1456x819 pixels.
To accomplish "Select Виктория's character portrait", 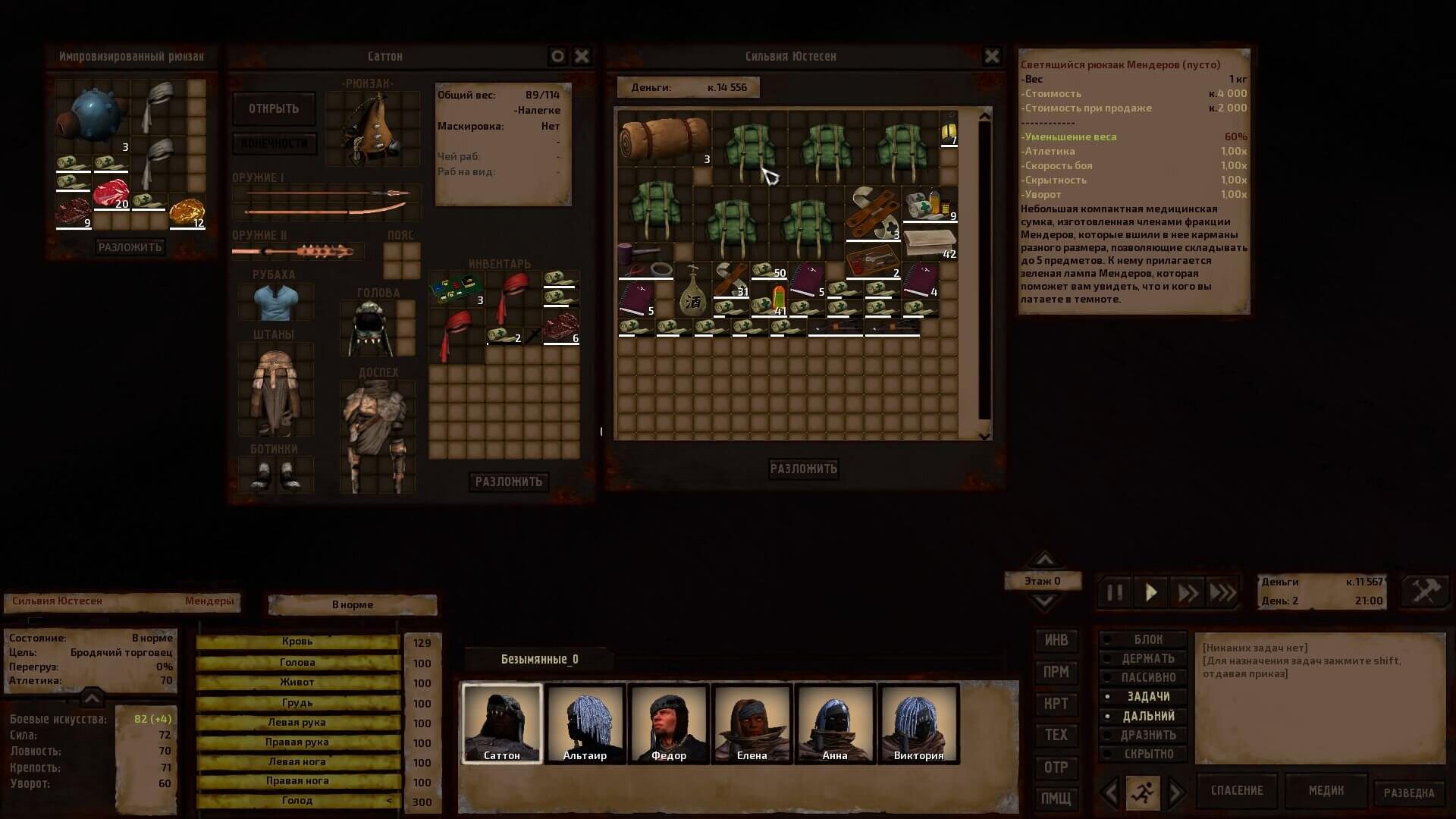I will [x=918, y=723].
